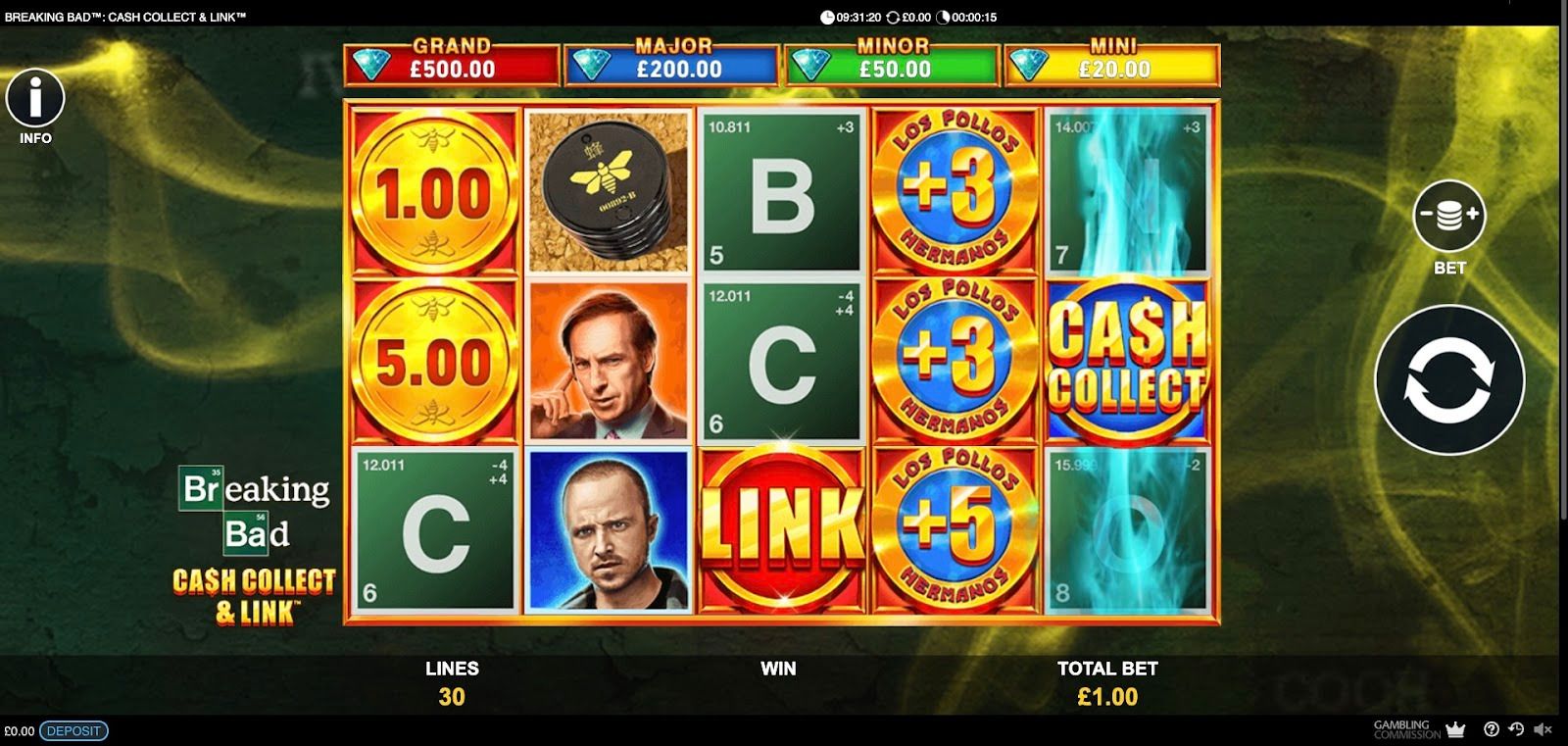This screenshot has height=746, width=1568.
Task: Open the help question mark icon
Action: click(1492, 729)
